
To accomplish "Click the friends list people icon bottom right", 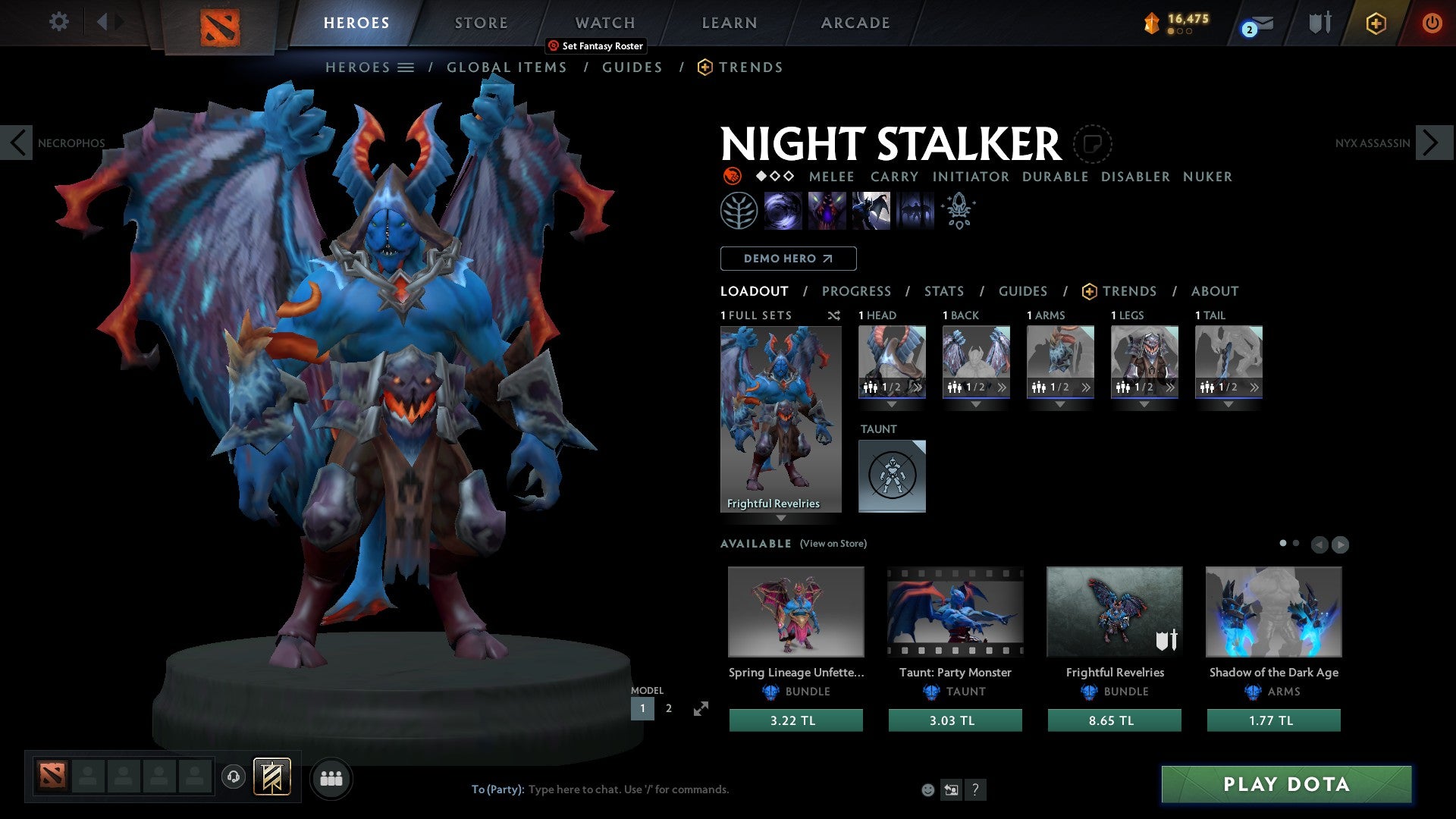I will coord(331,777).
